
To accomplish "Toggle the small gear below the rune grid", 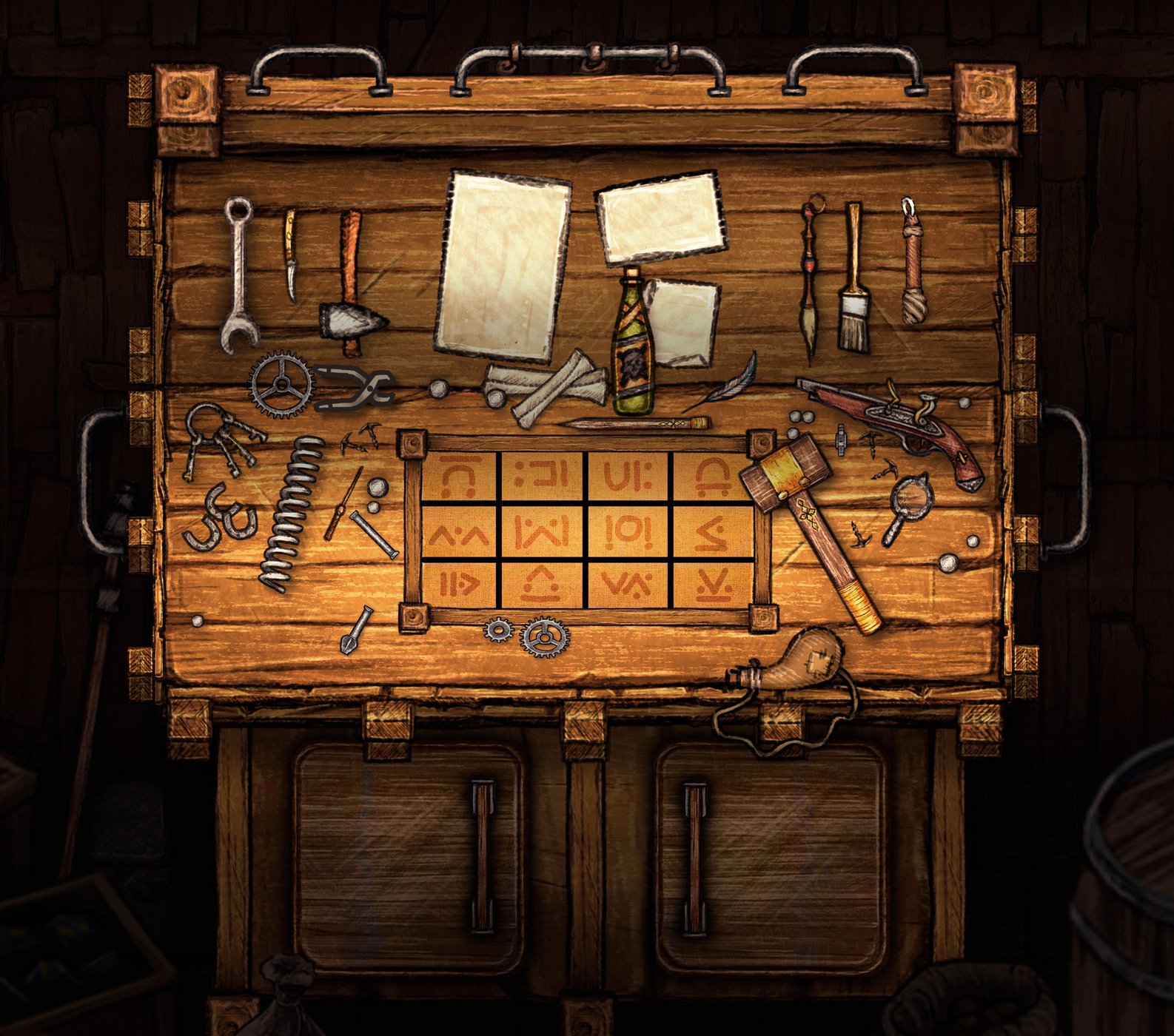I will [498, 631].
